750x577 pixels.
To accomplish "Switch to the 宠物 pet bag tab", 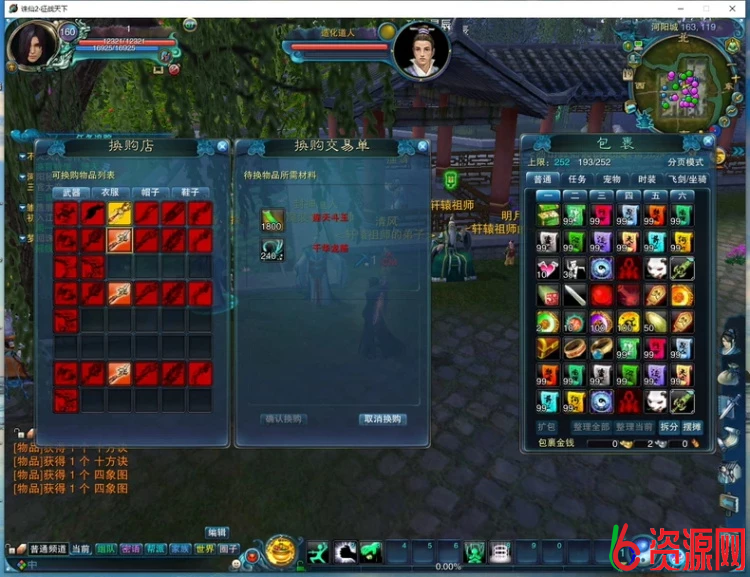I will pos(612,179).
